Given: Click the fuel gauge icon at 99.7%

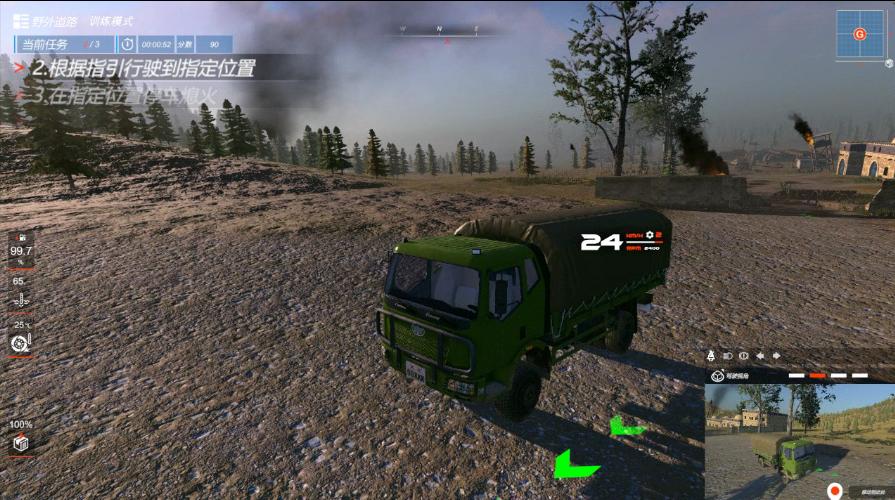Looking at the screenshot, I should point(20,239).
